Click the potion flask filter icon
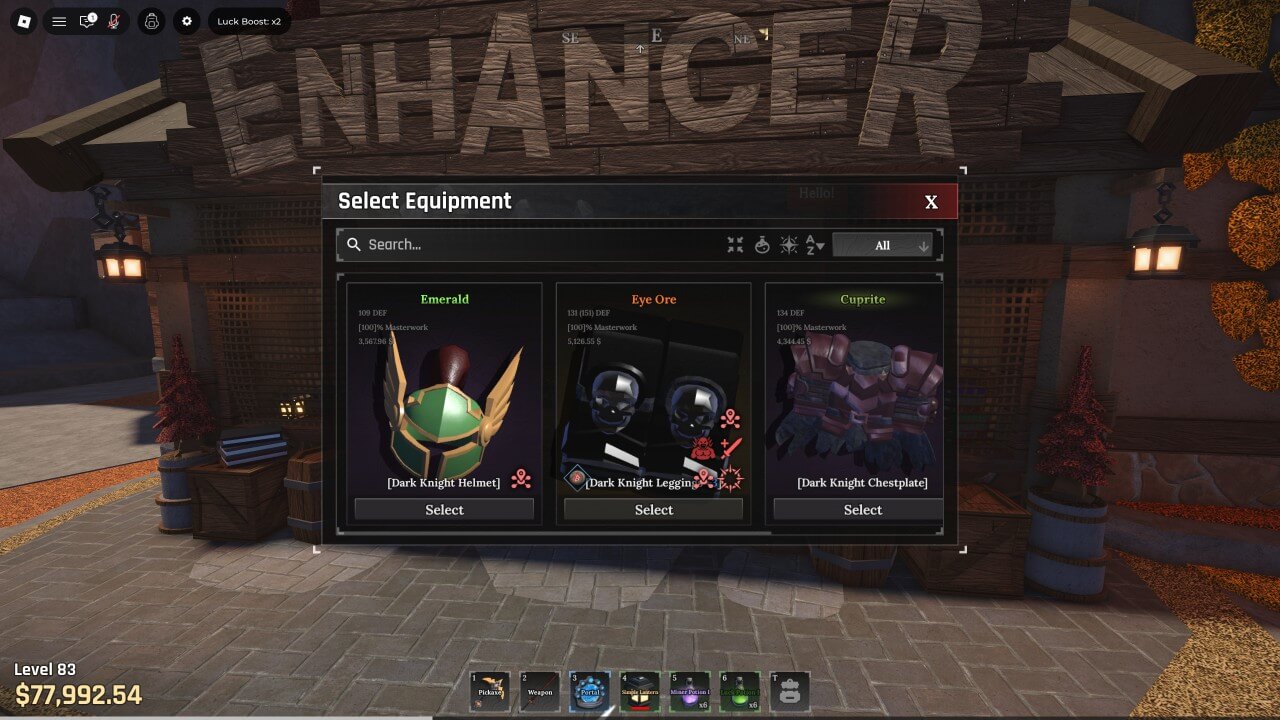The height and width of the screenshot is (720, 1280). (762, 245)
